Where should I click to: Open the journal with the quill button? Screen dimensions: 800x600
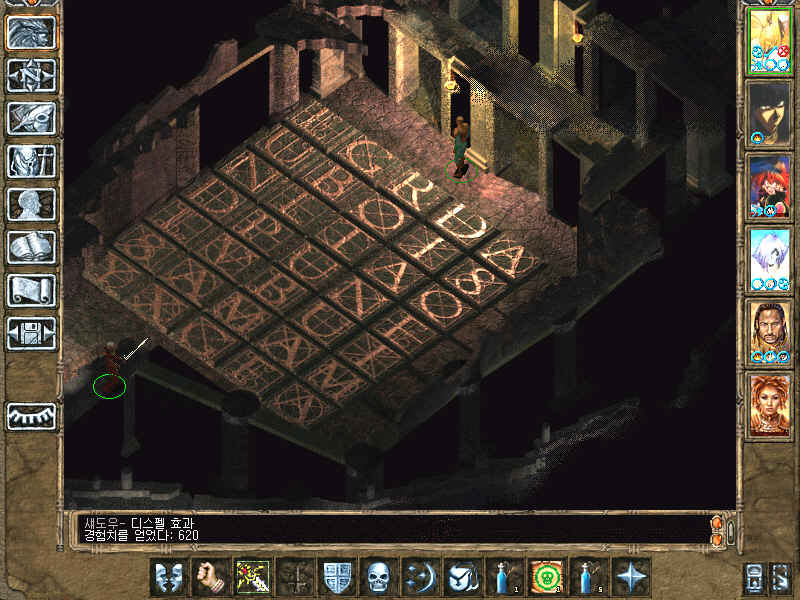[x=31, y=118]
